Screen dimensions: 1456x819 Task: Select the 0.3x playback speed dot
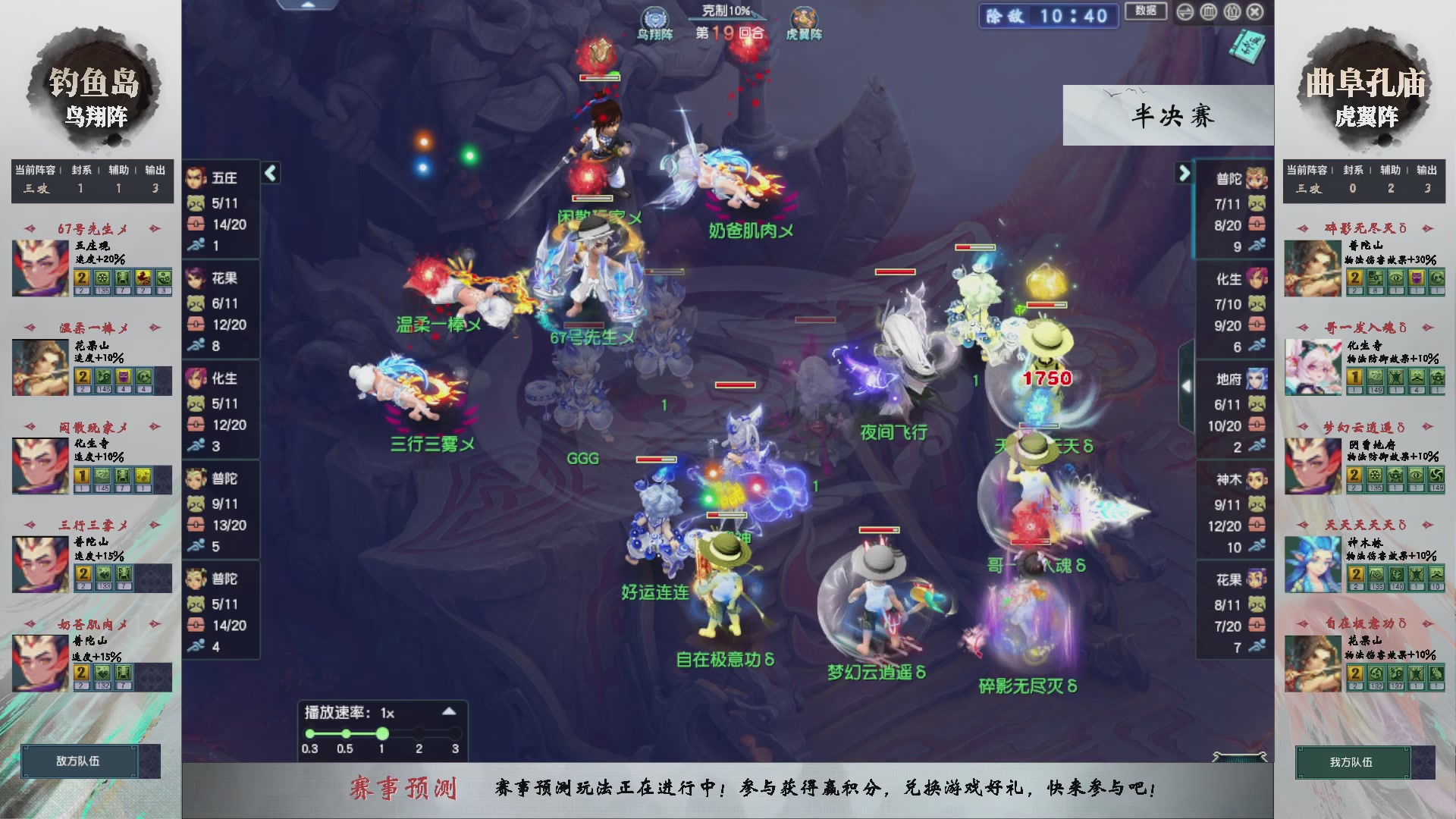pyautogui.click(x=309, y=733)
